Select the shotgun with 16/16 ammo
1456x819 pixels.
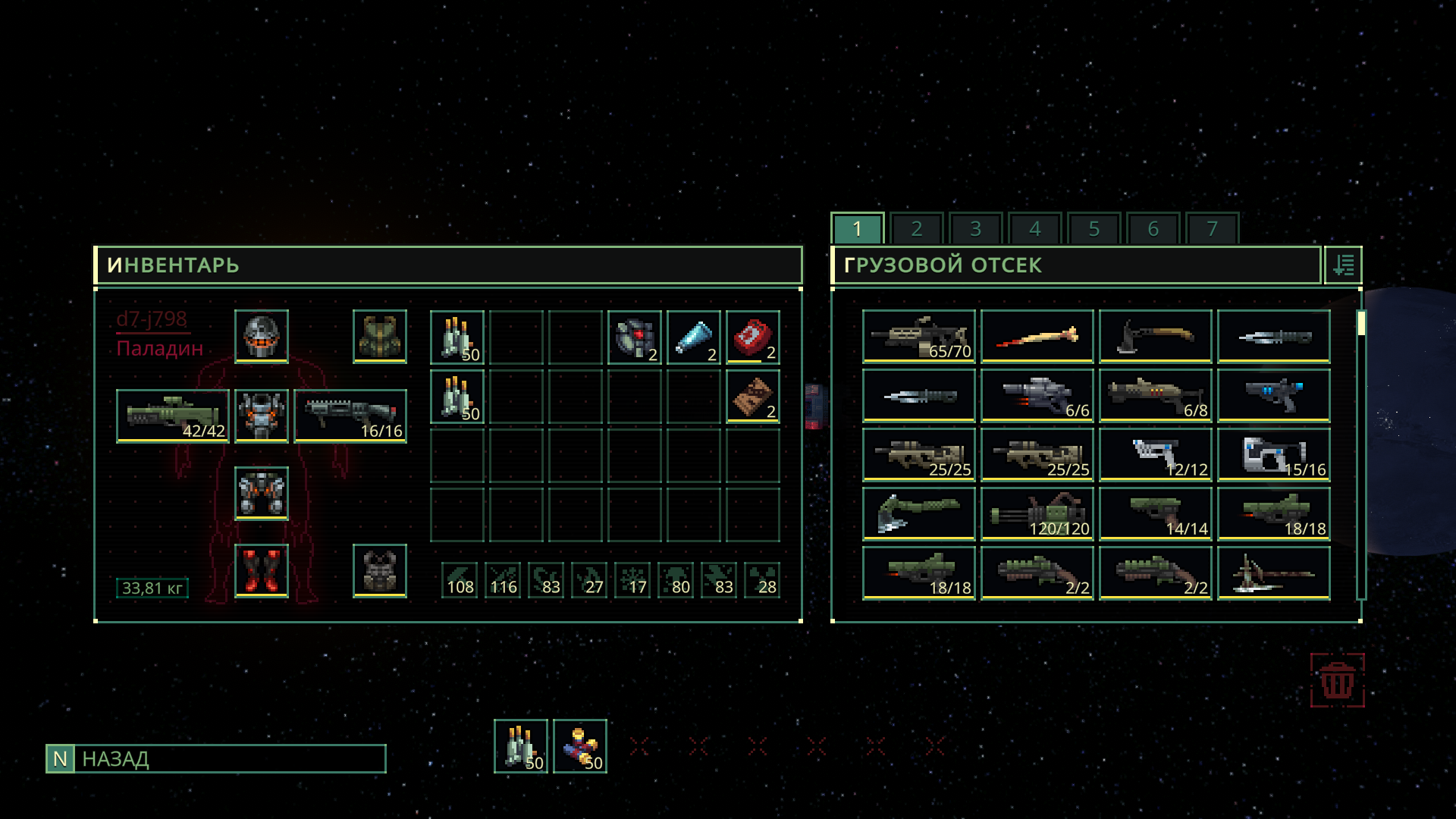tap(350, 416)
